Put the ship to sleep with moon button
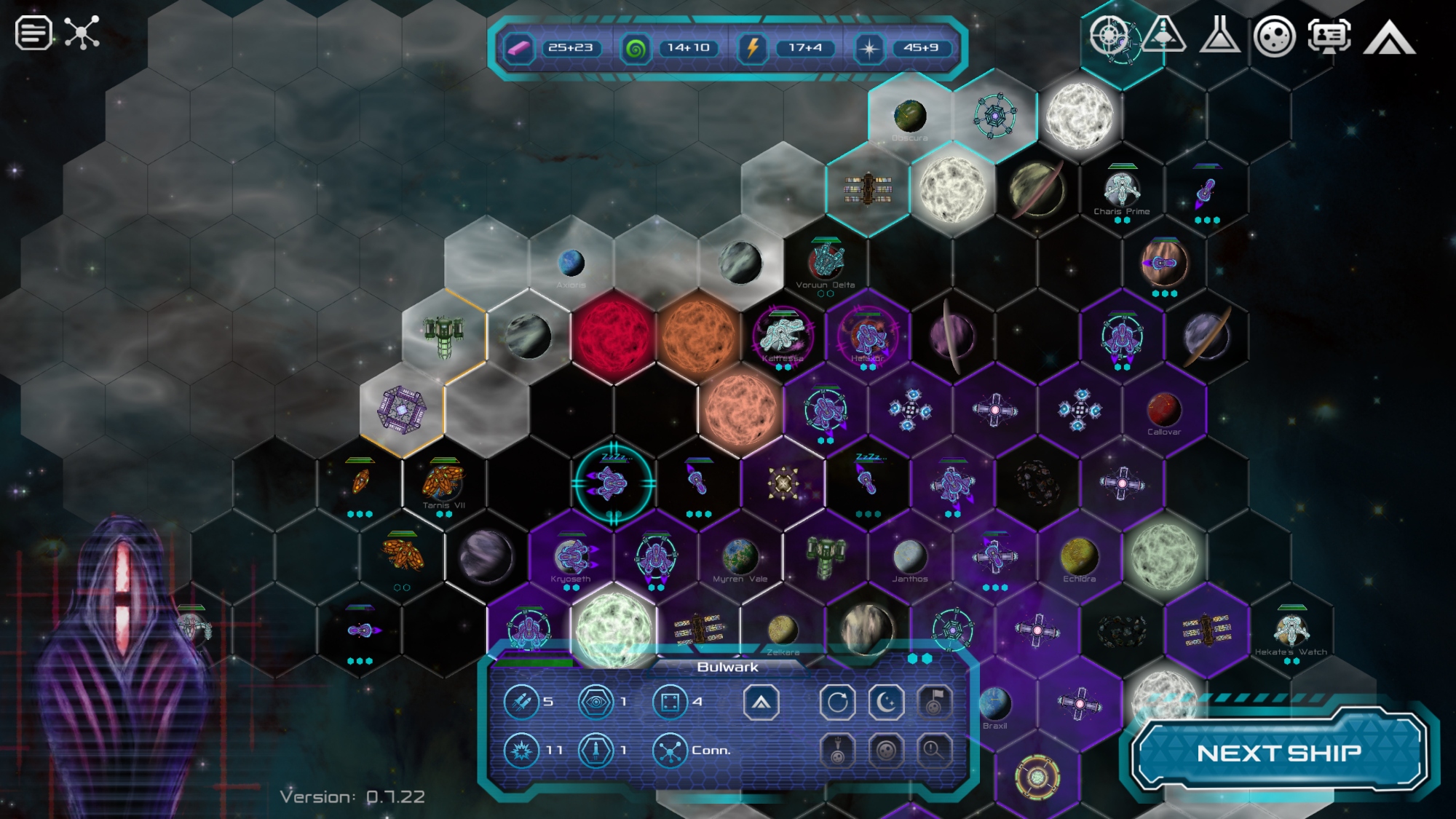The image size is (1456, 819). point(886,703)
